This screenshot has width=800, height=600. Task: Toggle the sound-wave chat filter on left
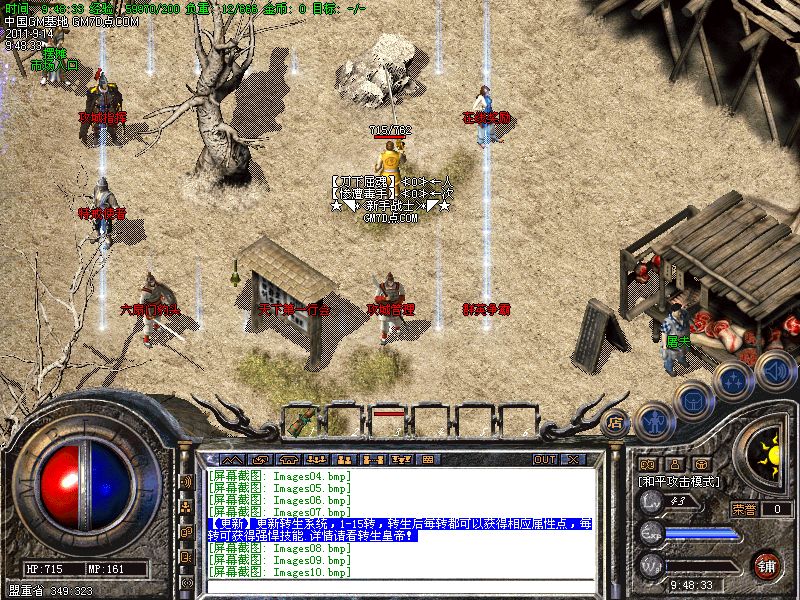coord(186,482)
